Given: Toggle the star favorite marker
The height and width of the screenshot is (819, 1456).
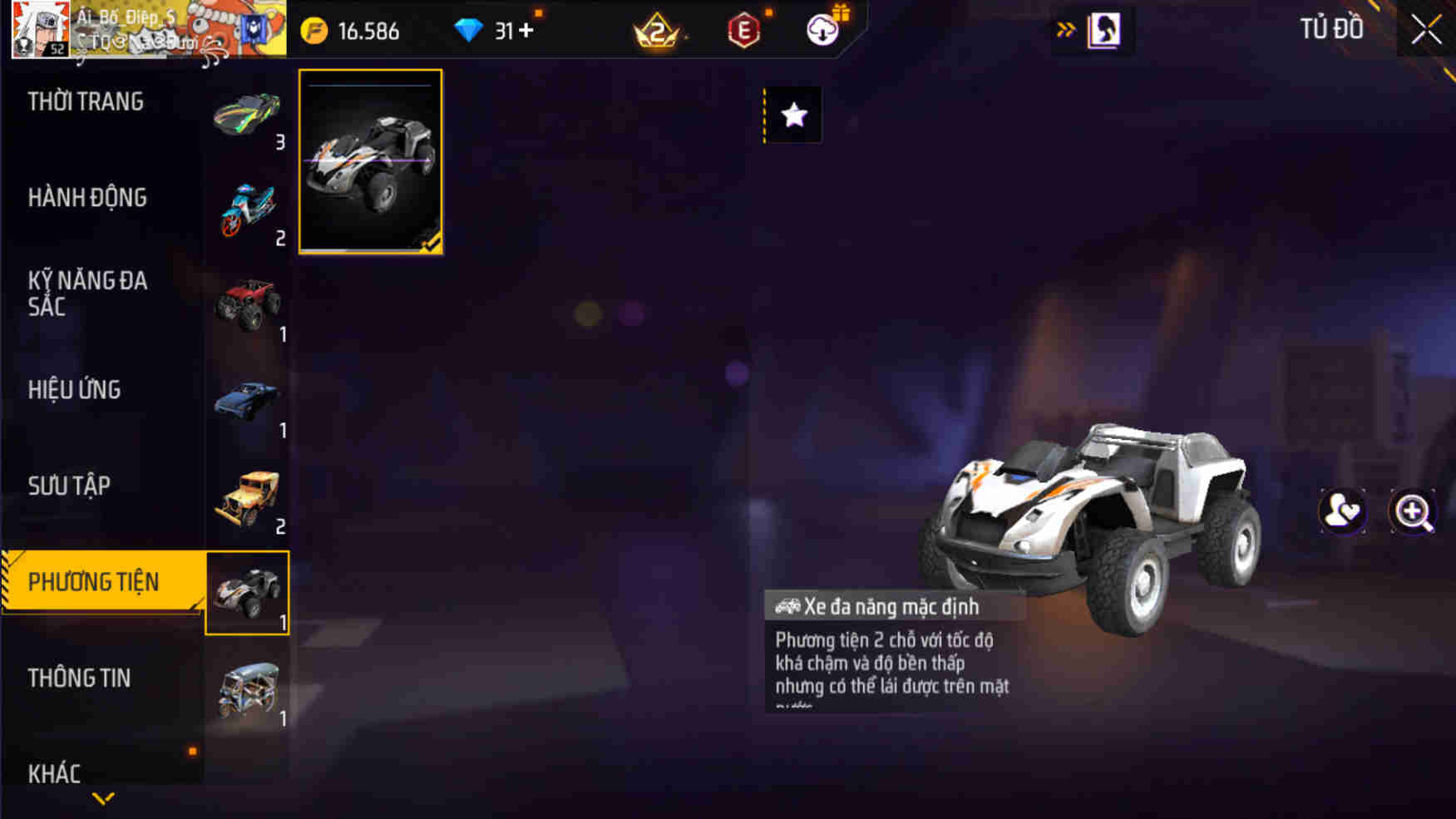Looking at the screenshot, I should (x=792, y=116).
